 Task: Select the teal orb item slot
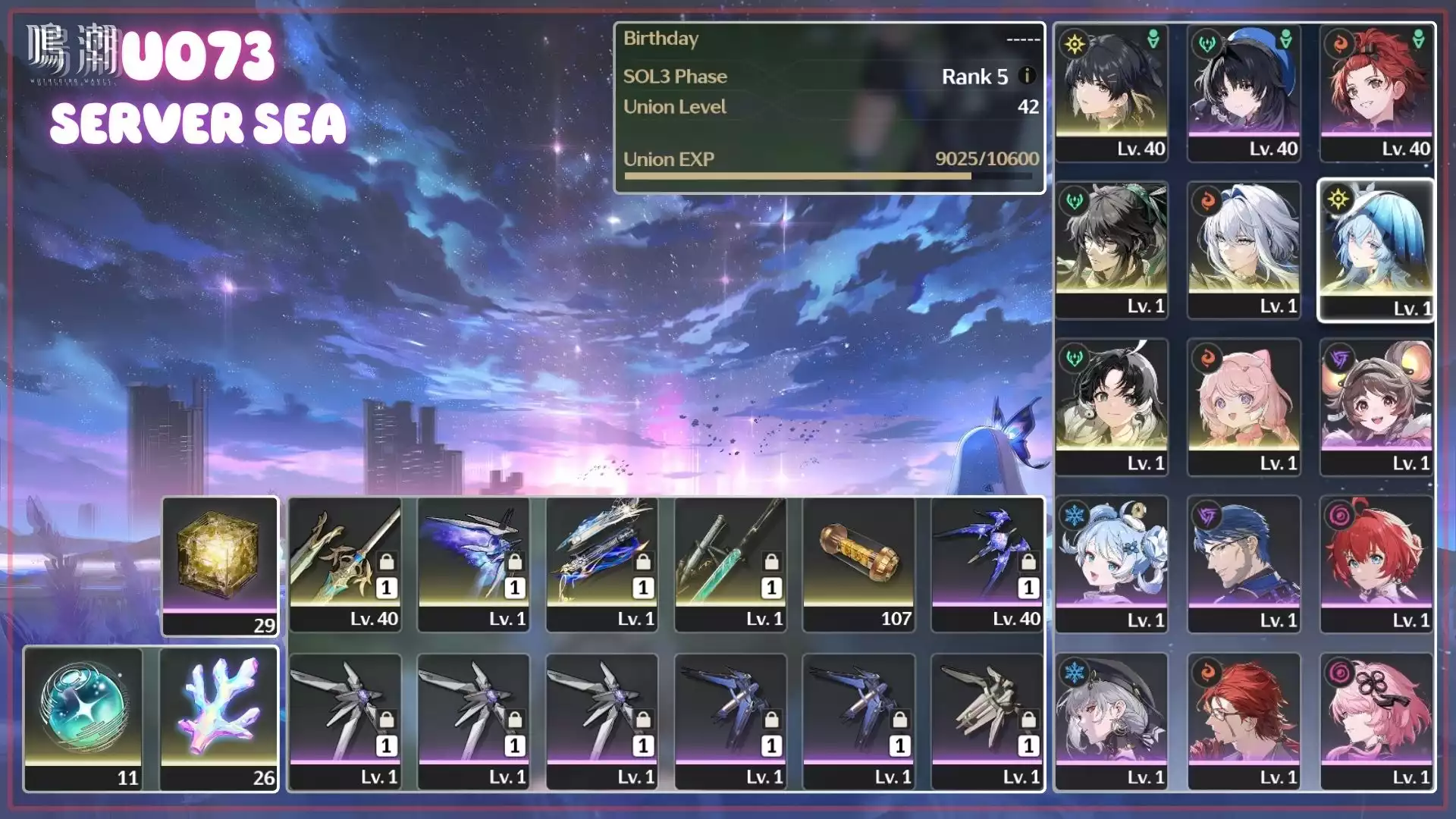pyautogui.click(x=83, y=718)
